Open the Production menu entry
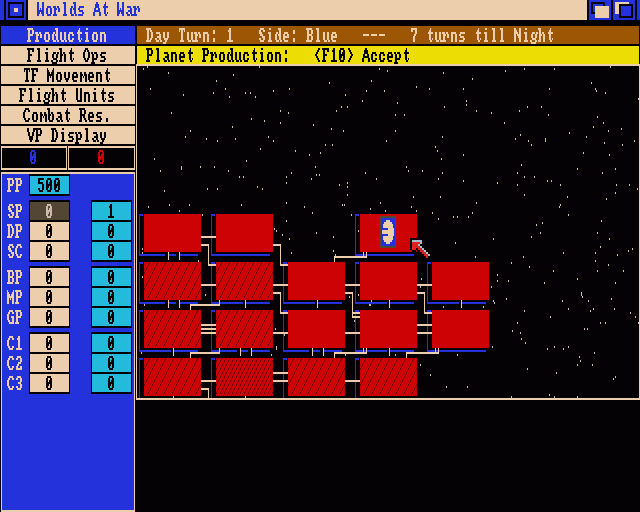Viewport: 640px width, 512px height. [x=67, y=36]
